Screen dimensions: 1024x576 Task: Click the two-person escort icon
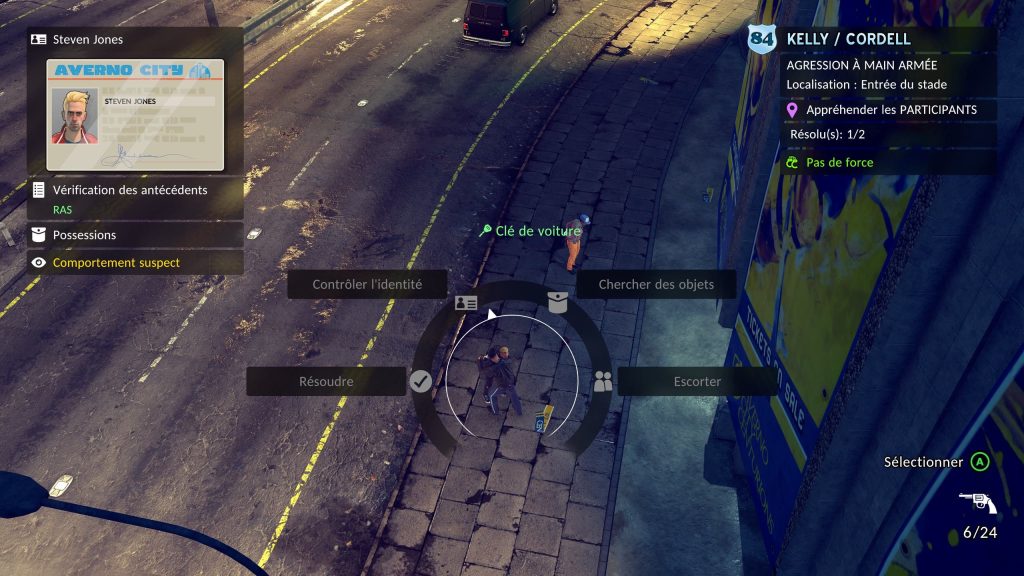pyautogui.click(x=602, y=381)
